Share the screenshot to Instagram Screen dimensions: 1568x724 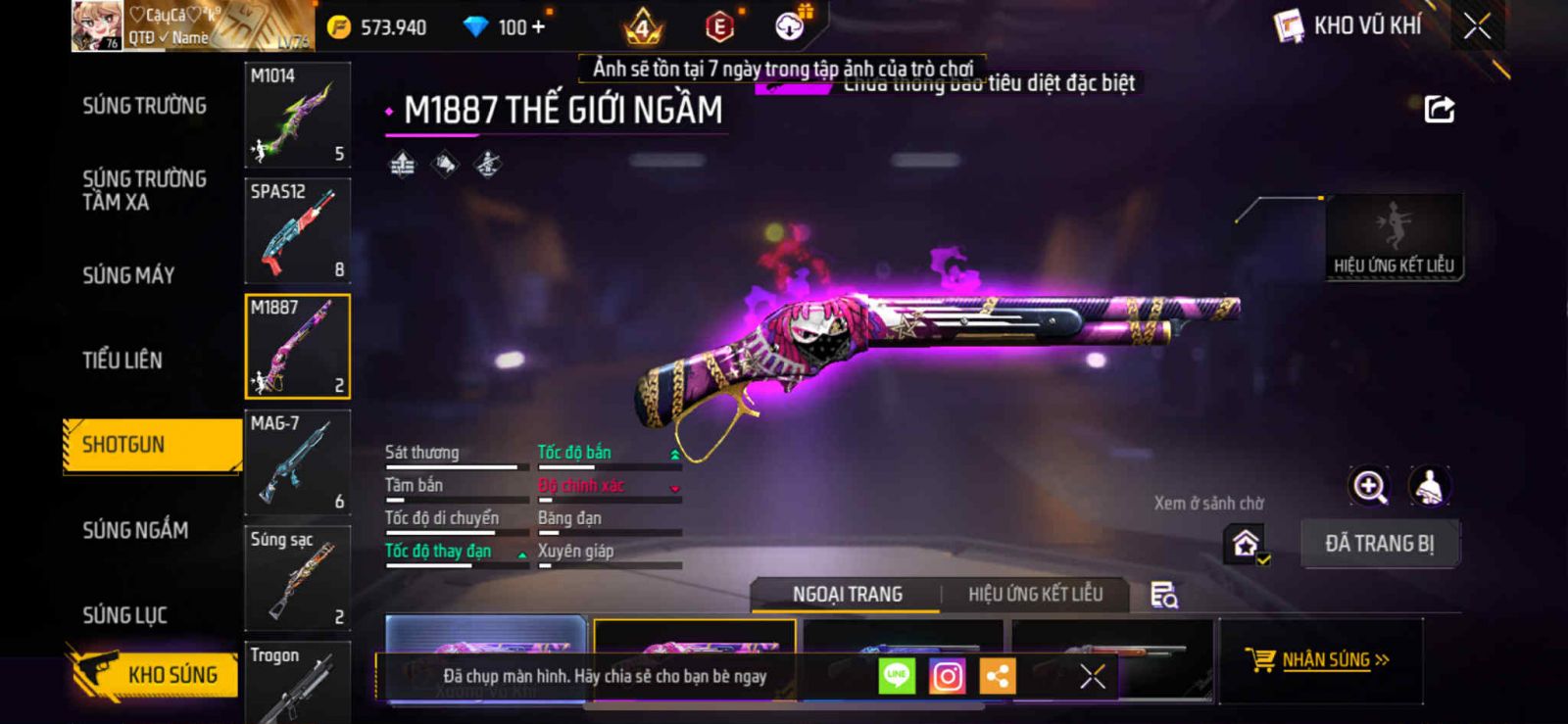pos(947,676)
